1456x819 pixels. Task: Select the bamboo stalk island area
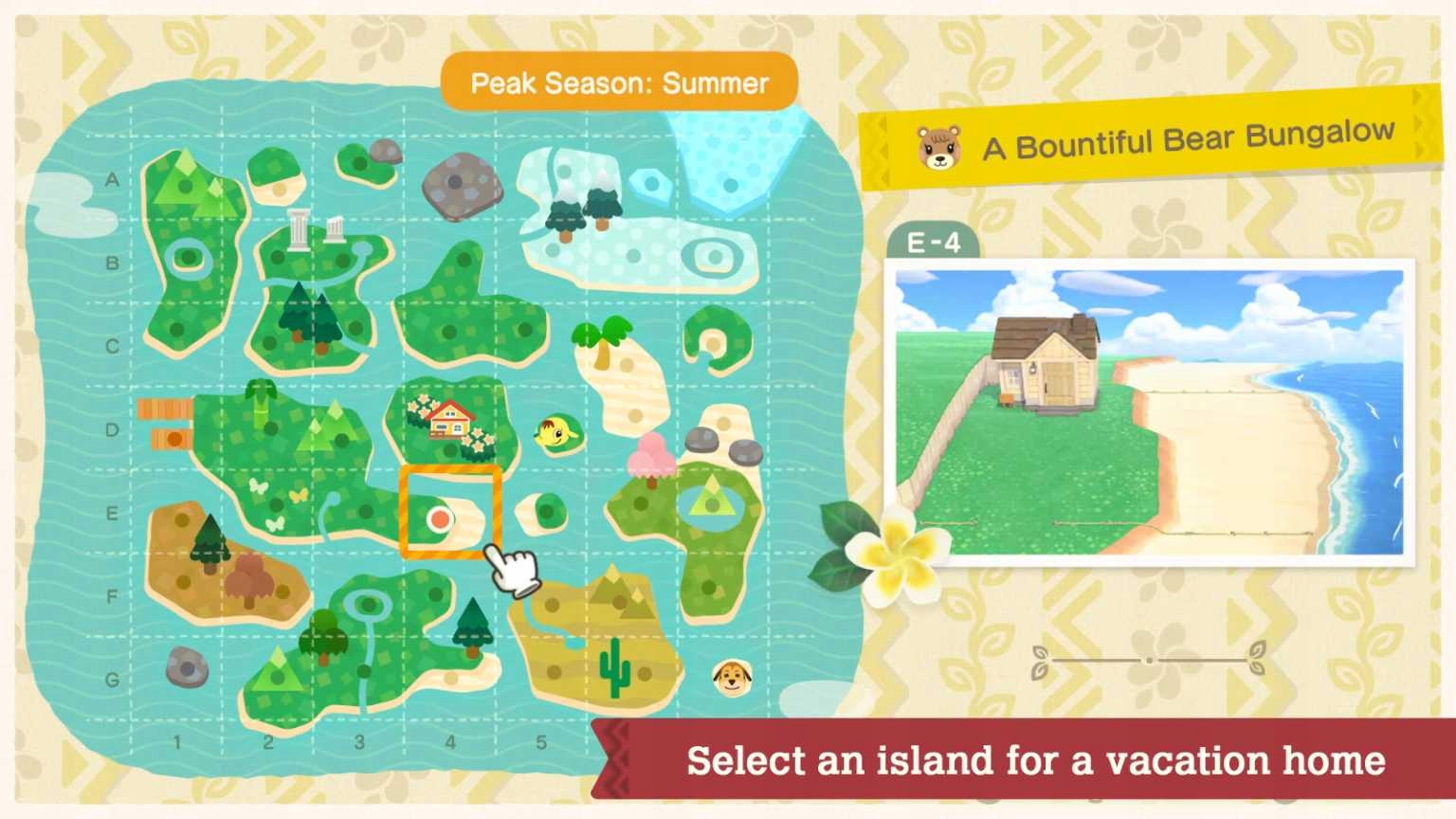[259, 403]
